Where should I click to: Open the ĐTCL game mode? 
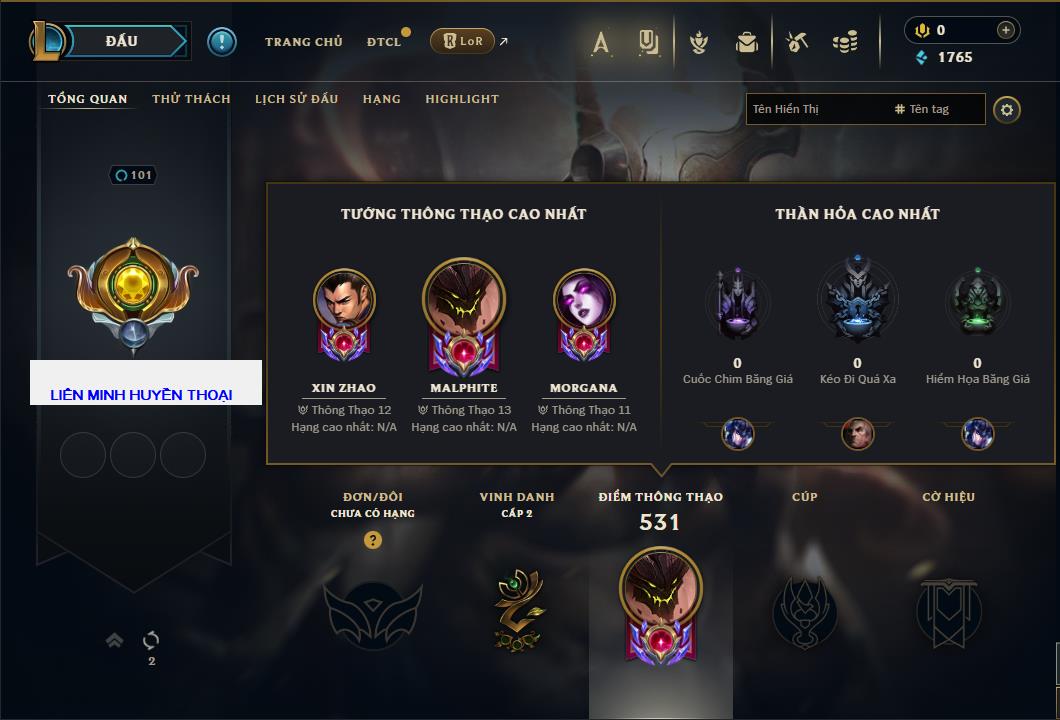pos(384,42)
